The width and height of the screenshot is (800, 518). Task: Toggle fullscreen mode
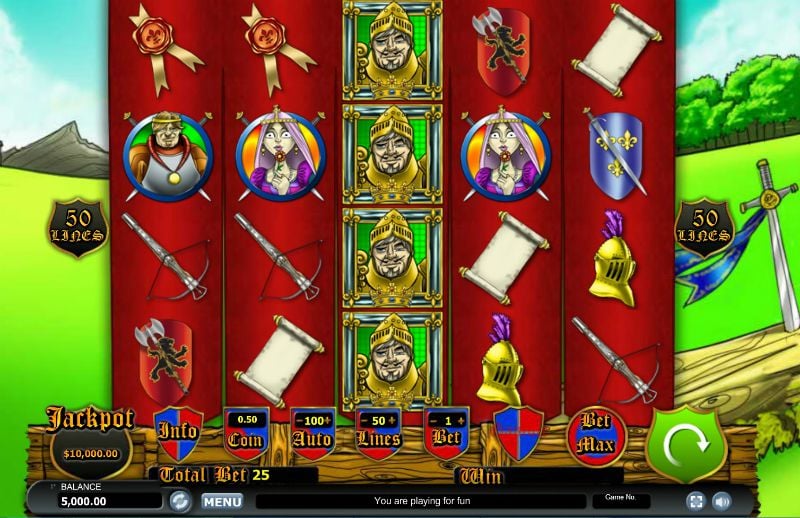click(x=695, y=501)
